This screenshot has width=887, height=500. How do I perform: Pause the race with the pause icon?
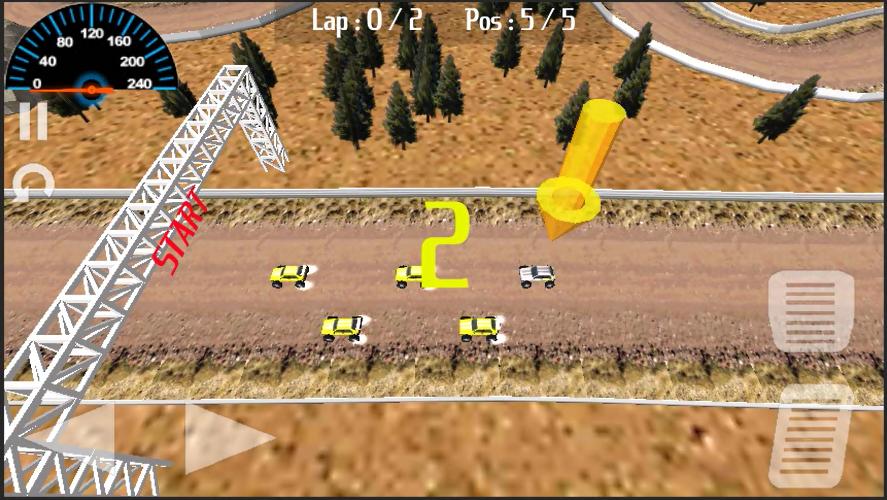[33, 122]
